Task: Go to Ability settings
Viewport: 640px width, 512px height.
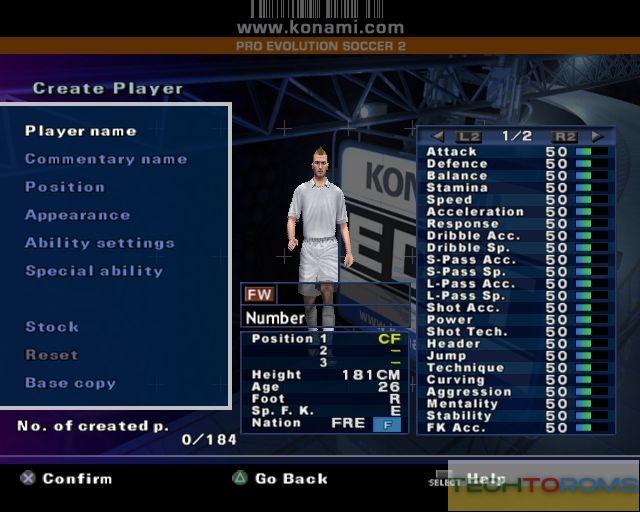Action: (99, 243)
